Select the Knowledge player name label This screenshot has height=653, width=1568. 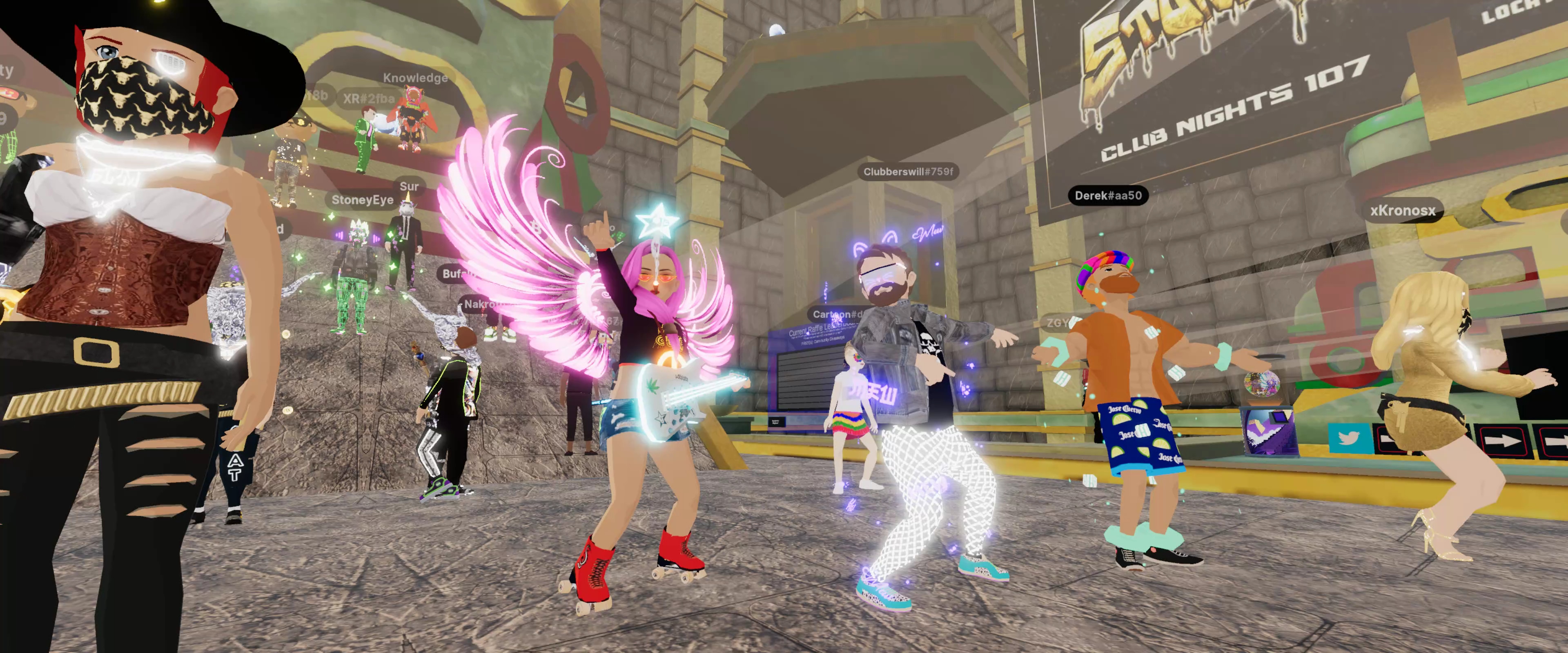click(x=415, y=78)
